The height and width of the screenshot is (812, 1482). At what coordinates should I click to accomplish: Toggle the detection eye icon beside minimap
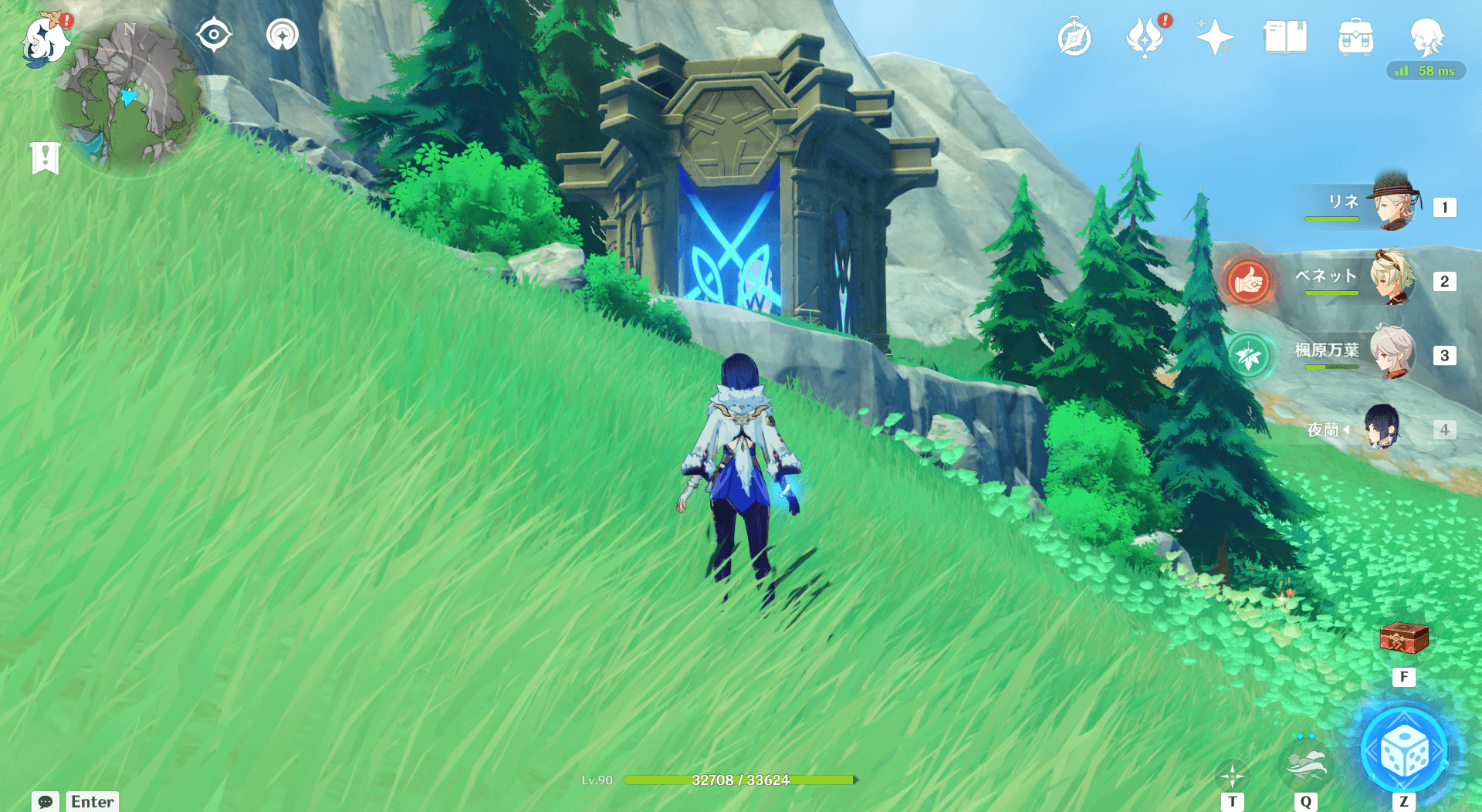(214, 34)
